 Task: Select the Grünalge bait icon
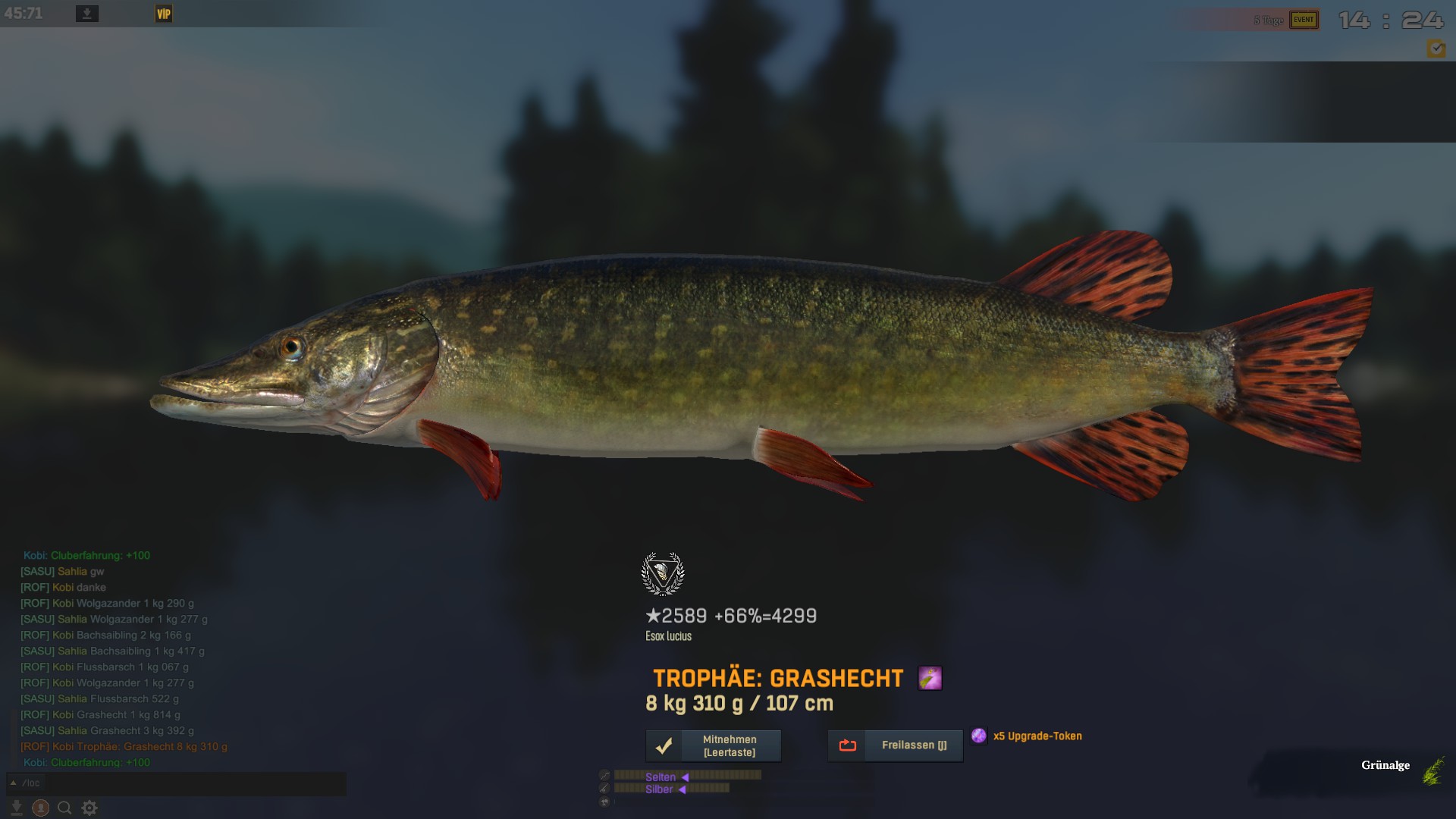1432,770
